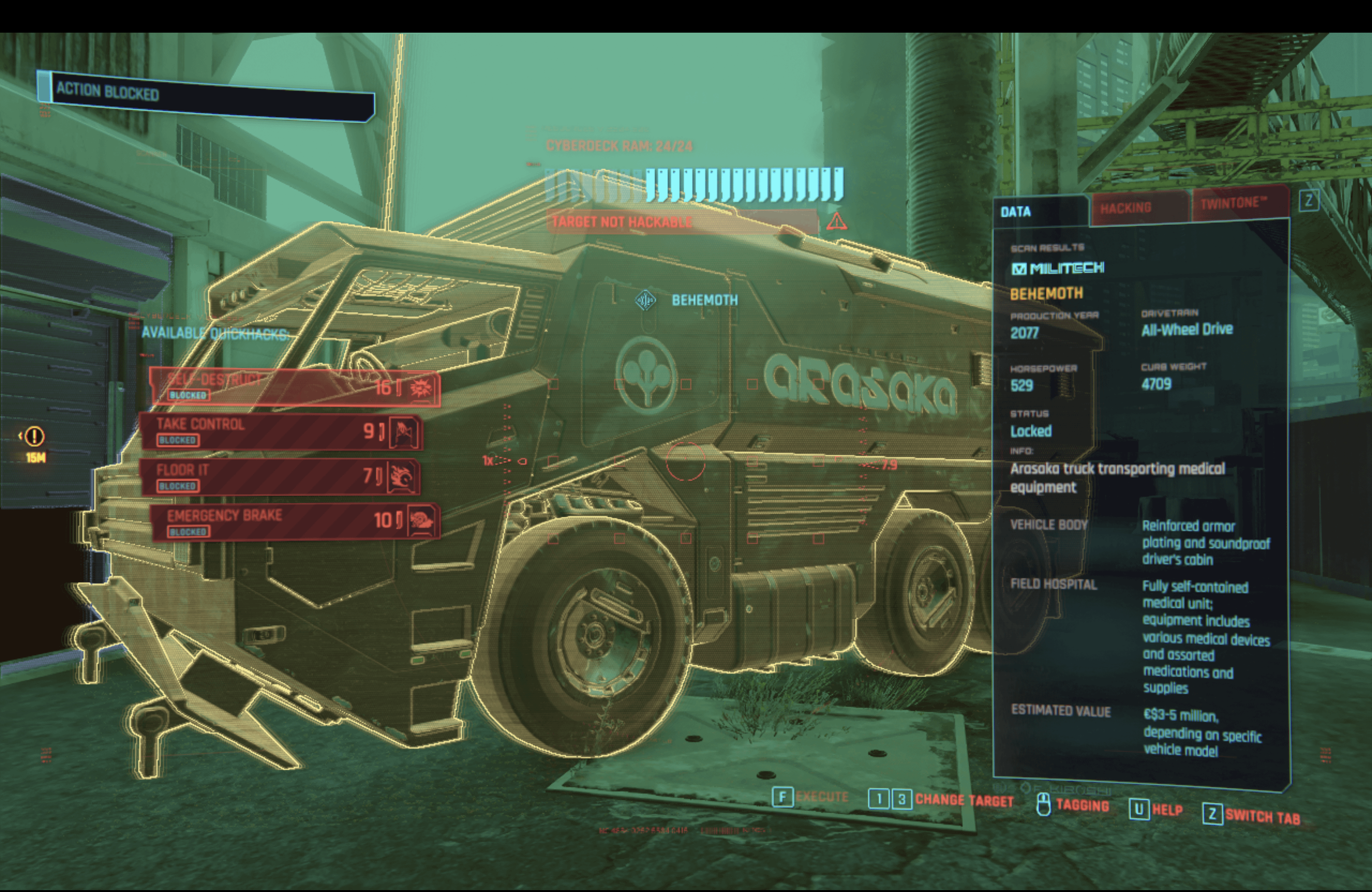Open the Twintone tab
The height and width of the screenshot is (892, 1372).
click(1234, 203)
